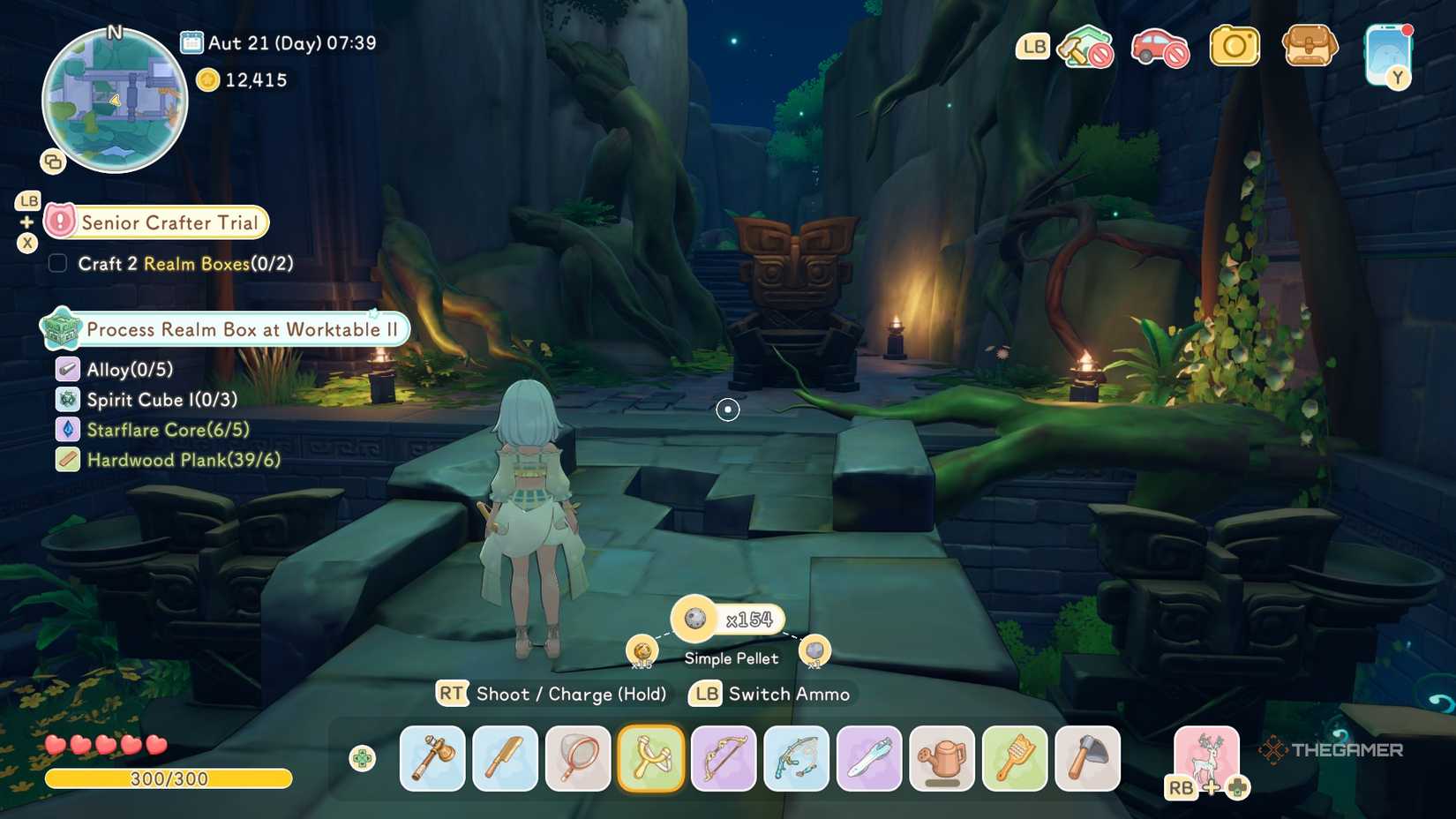Toggle the vehicle restriction icon

coord(1160,46)
